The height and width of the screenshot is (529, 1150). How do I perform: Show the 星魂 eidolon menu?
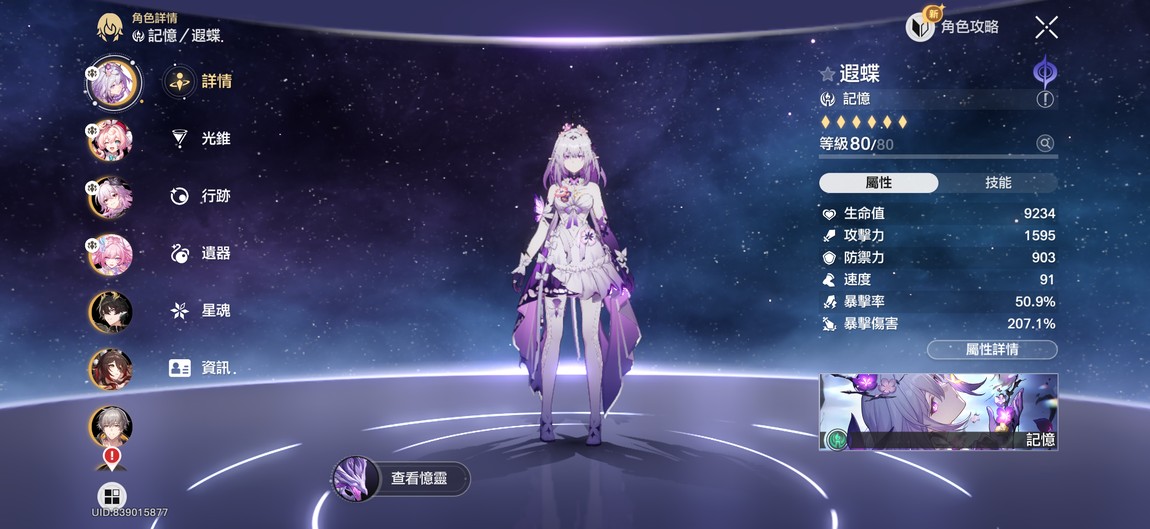point(200,311)
